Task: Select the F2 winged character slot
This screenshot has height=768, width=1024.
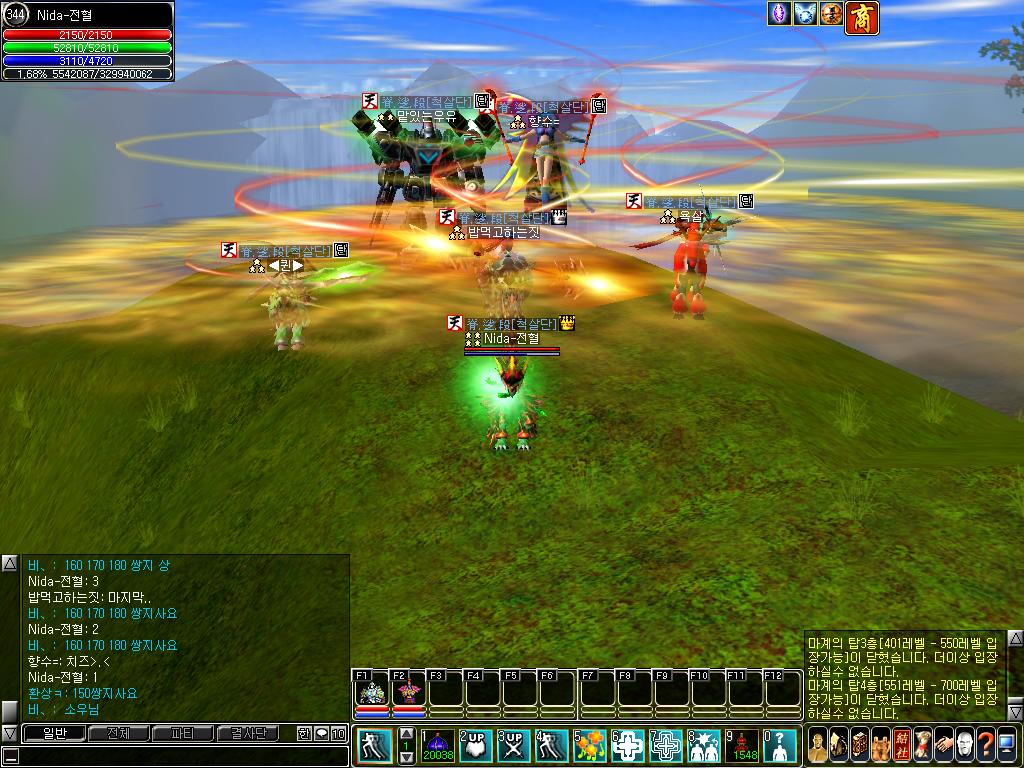Action: [408, 690]
